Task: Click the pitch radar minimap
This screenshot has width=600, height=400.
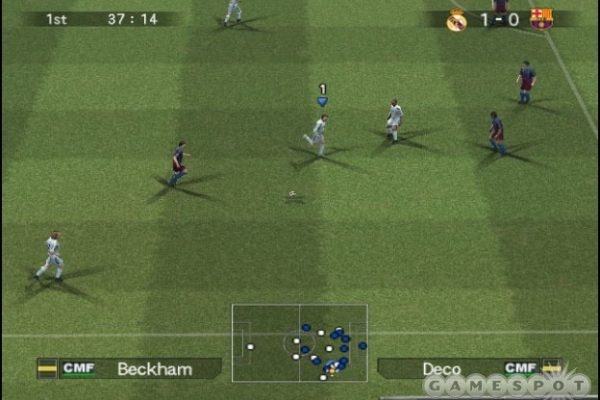Action: pyautogui.click(x=299, y=343)
